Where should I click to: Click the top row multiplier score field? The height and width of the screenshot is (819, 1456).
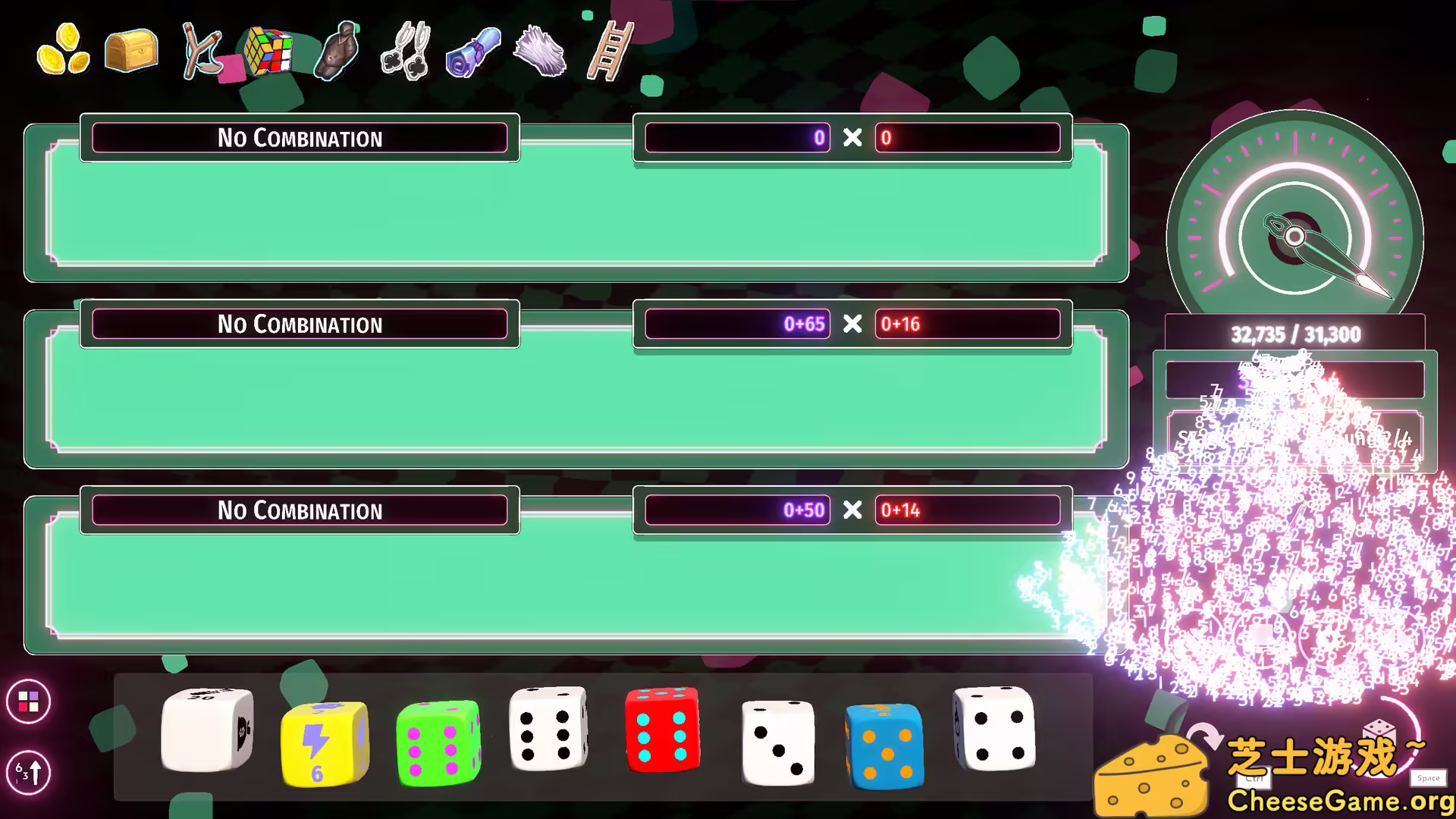968,138
